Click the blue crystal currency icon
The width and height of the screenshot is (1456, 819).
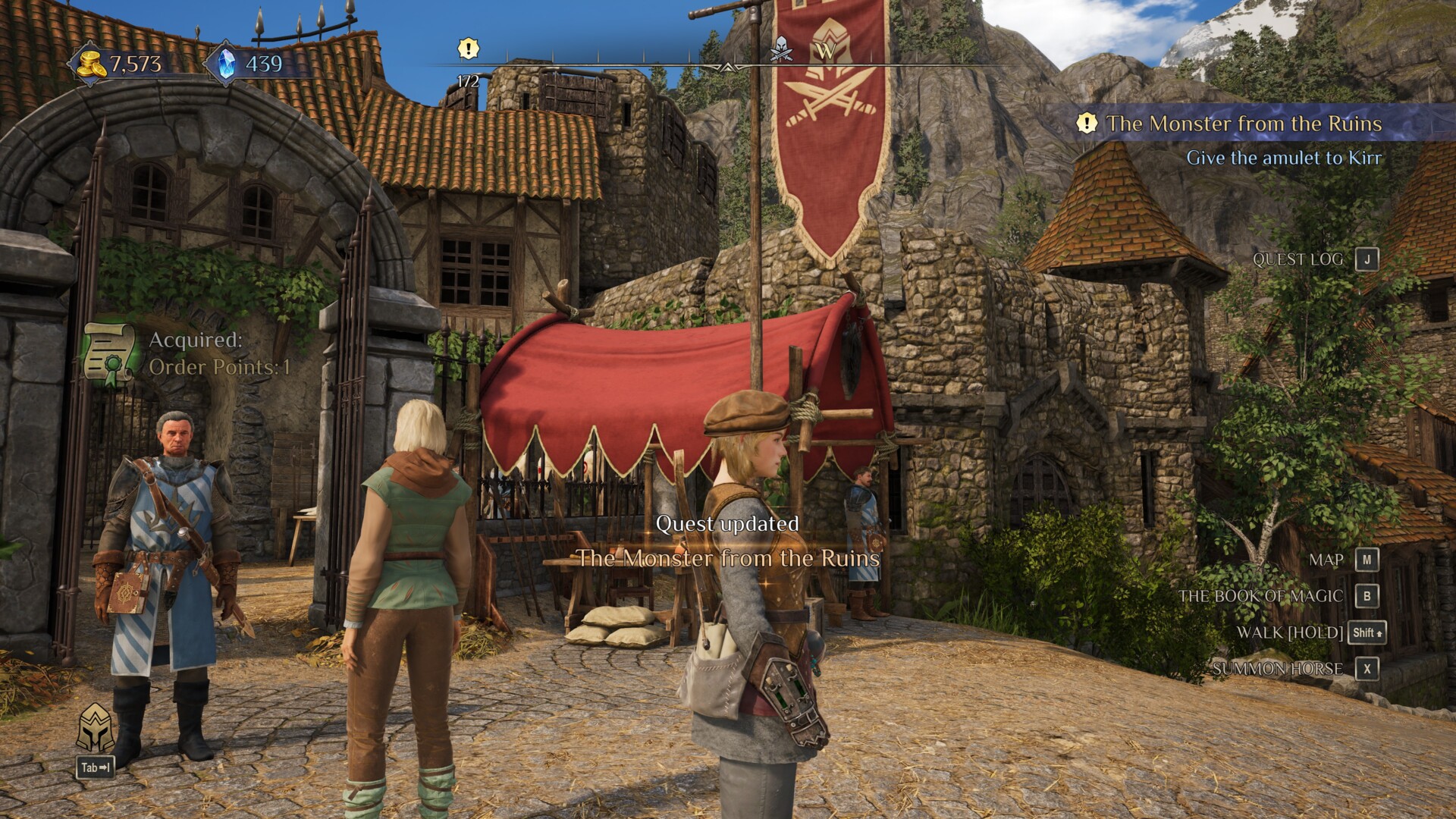tap(226, 64)
